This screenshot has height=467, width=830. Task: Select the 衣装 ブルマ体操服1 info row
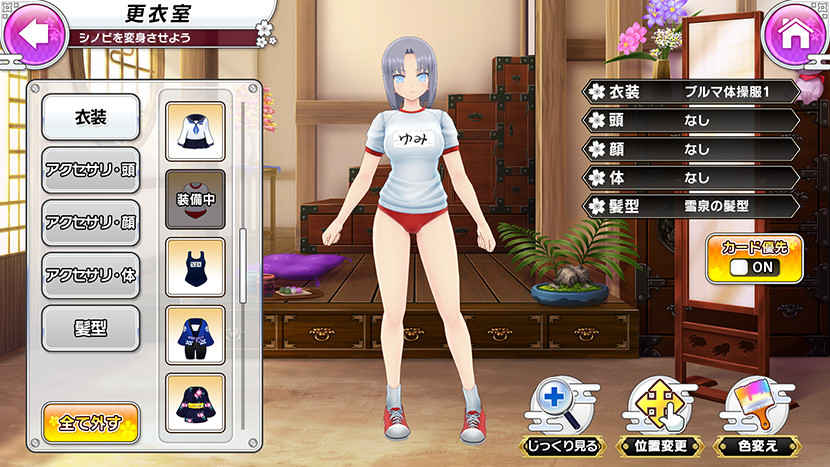(693, 92)
